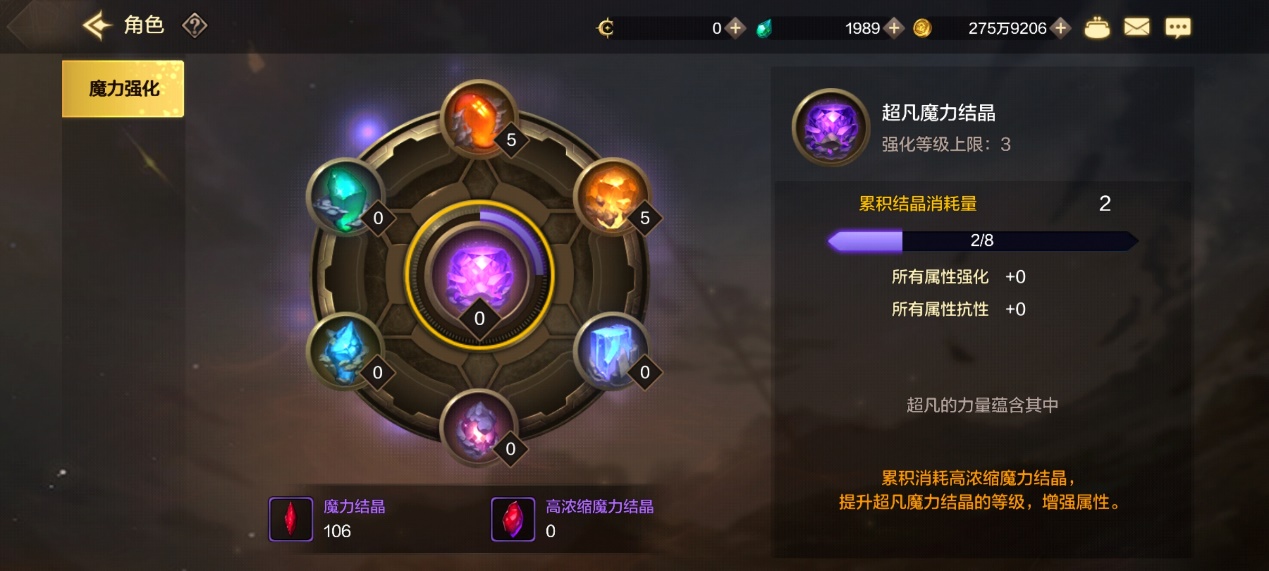Select the pink-purple crystal at bottom
This screenshot has width=1269, height=571.
coord(479,427)
